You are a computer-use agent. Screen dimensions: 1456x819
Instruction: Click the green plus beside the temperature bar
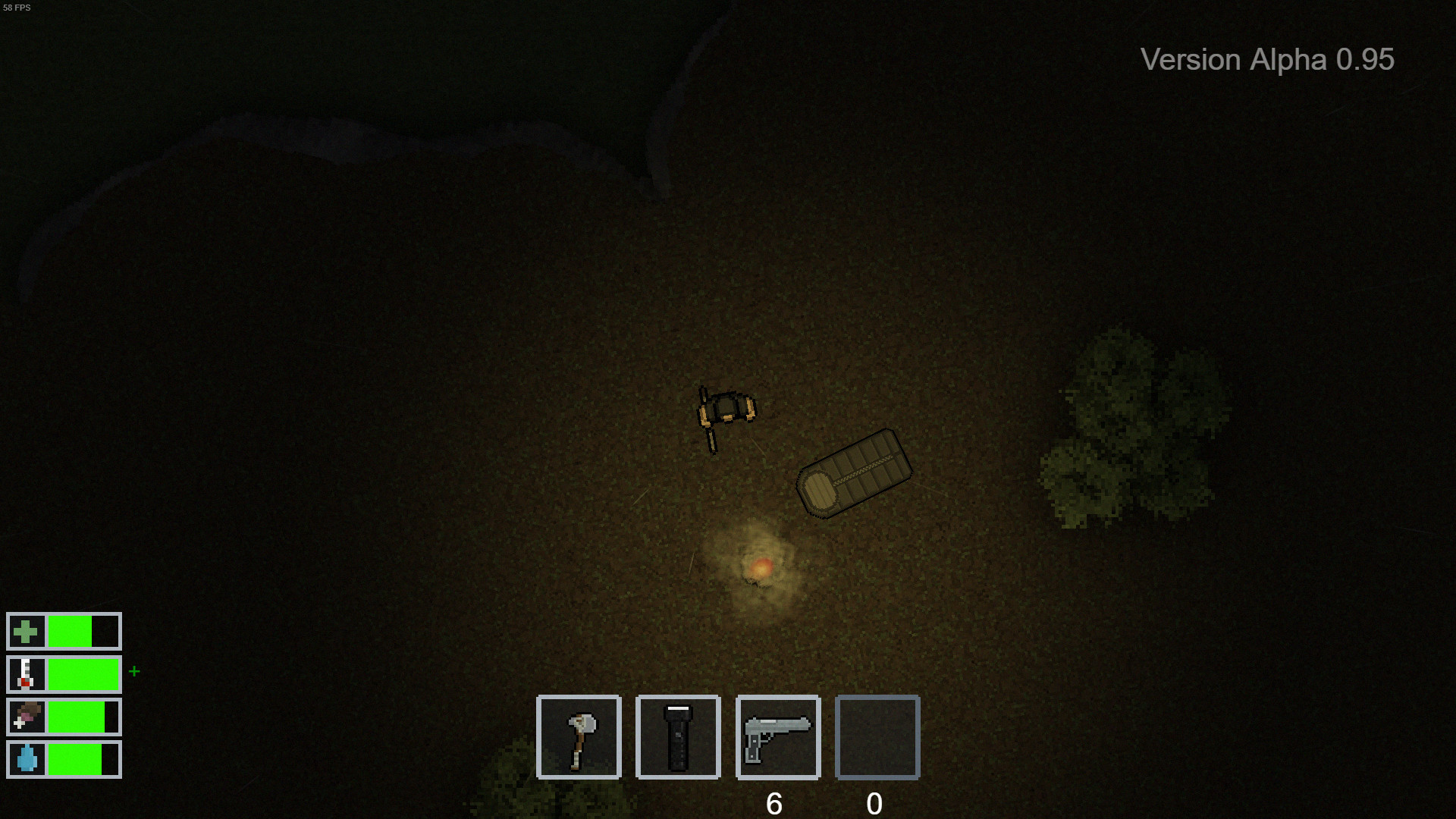tap(134, 670)
